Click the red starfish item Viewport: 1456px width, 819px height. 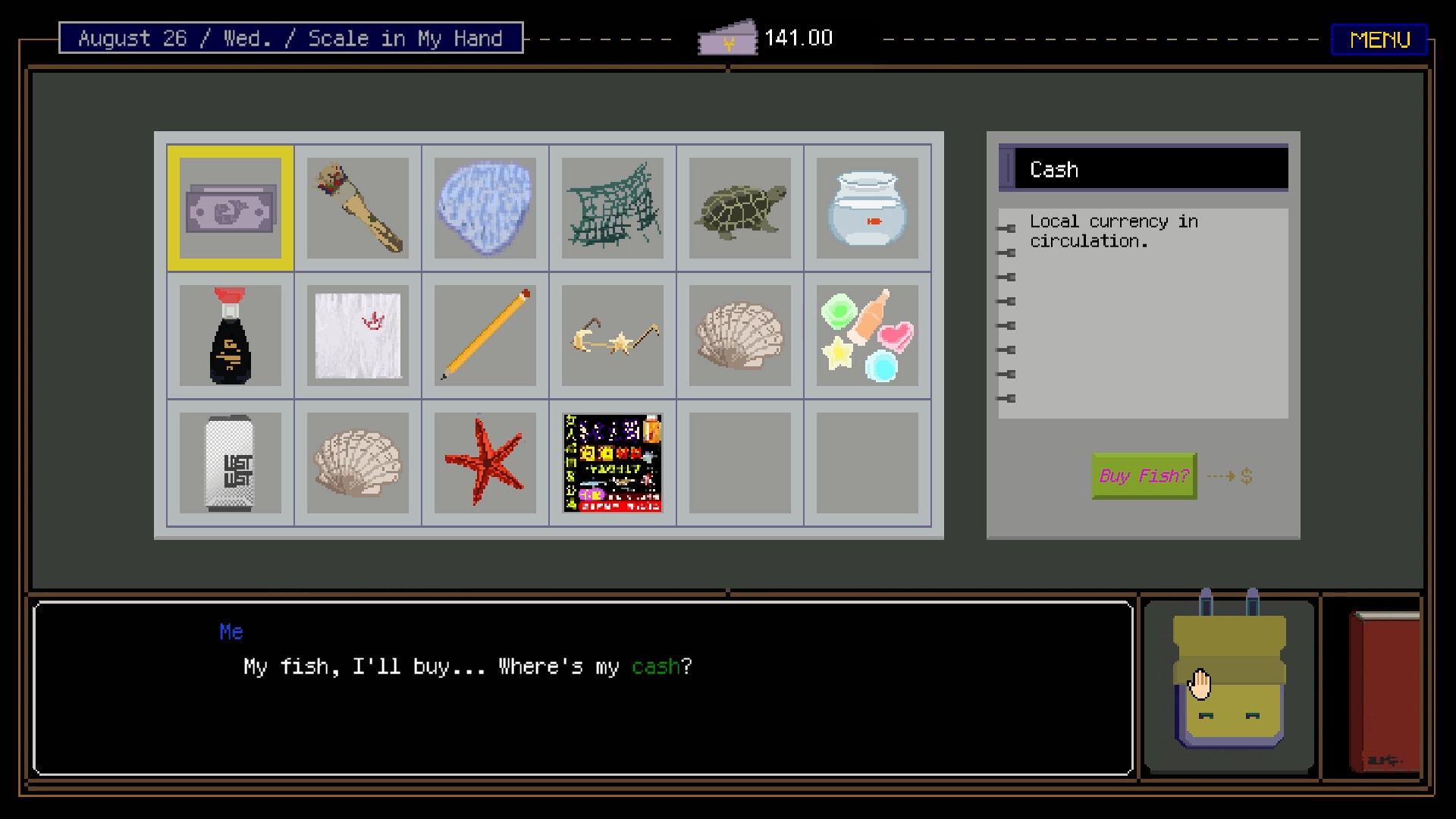click(485, 462)
